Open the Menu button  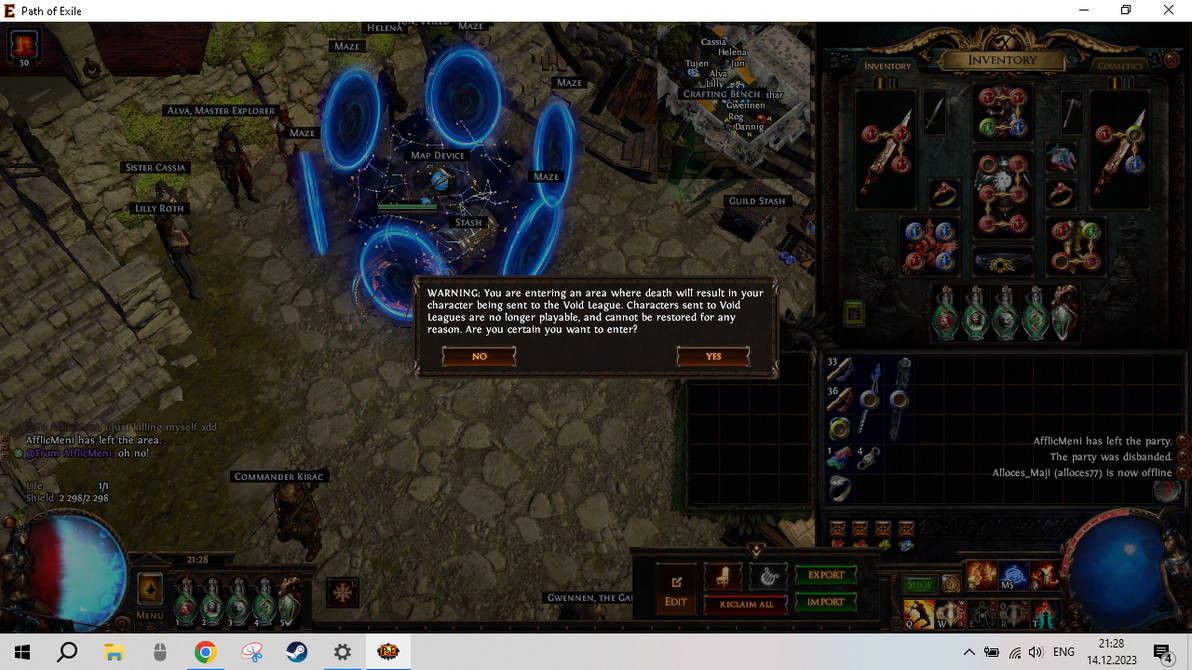point(150,596)
